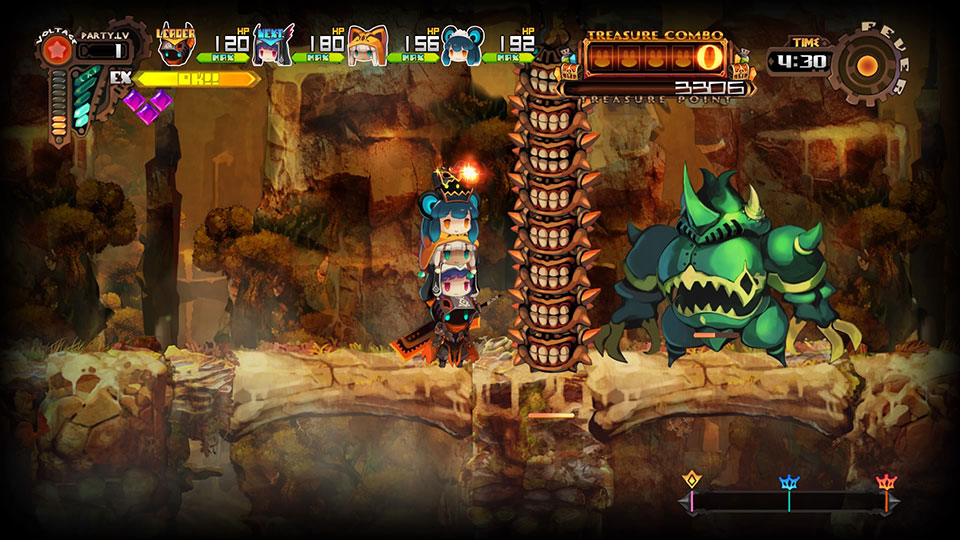The height and width of the screenshot is (540, 960).
Task: Select the blue crown progress marker
Action: click(788, 483)
